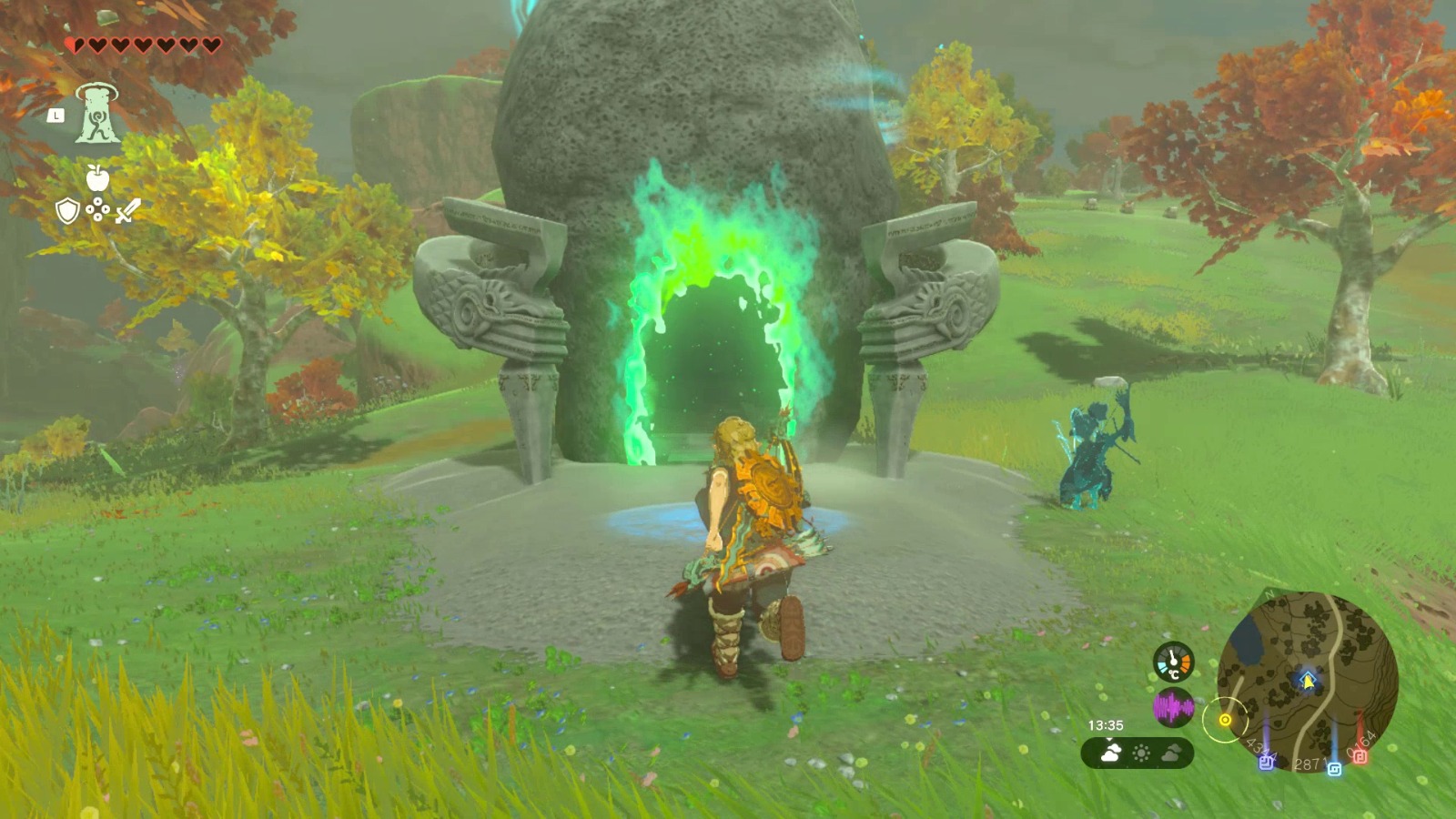Click the purple shrine marker labeled 434

[1266, 763]
